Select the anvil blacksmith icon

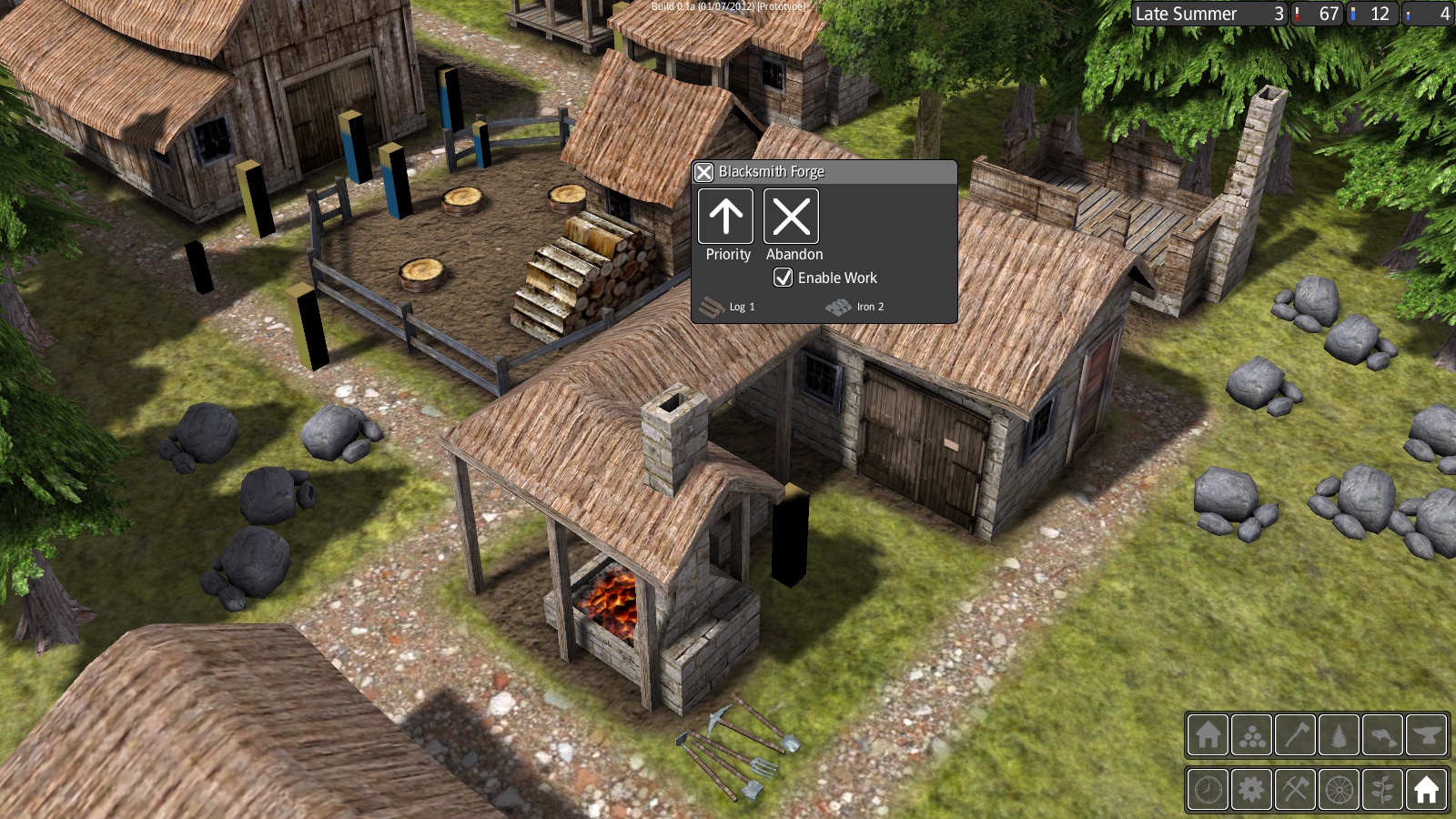point(1426,735)
